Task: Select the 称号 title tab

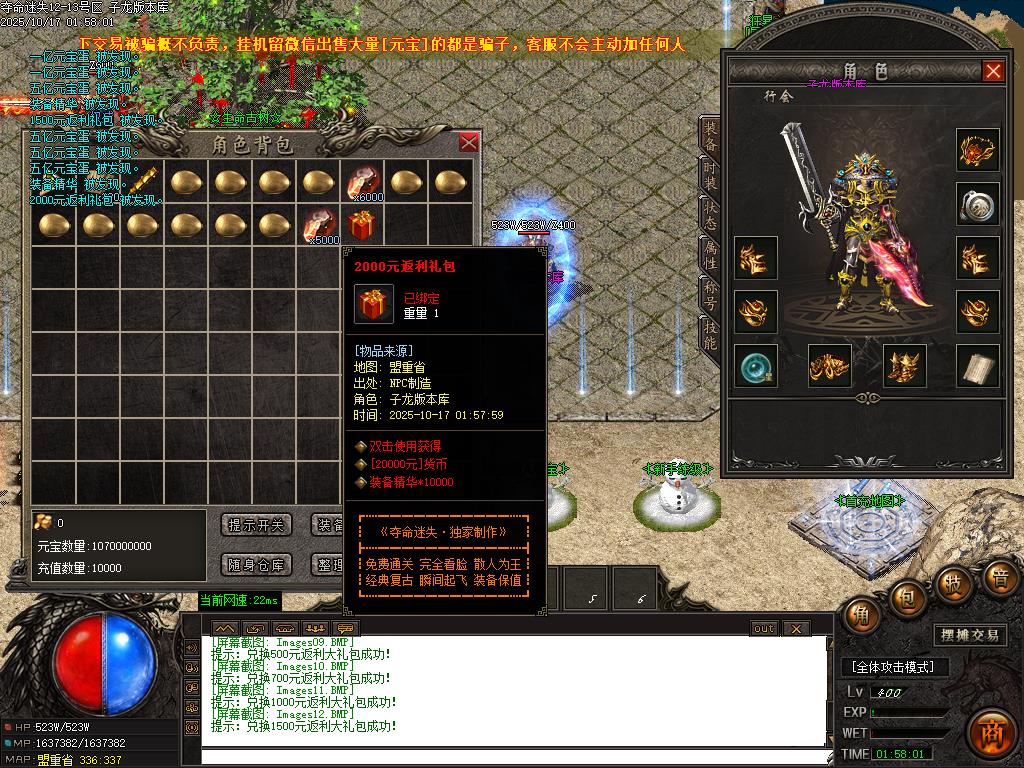Action: (709, 299)
